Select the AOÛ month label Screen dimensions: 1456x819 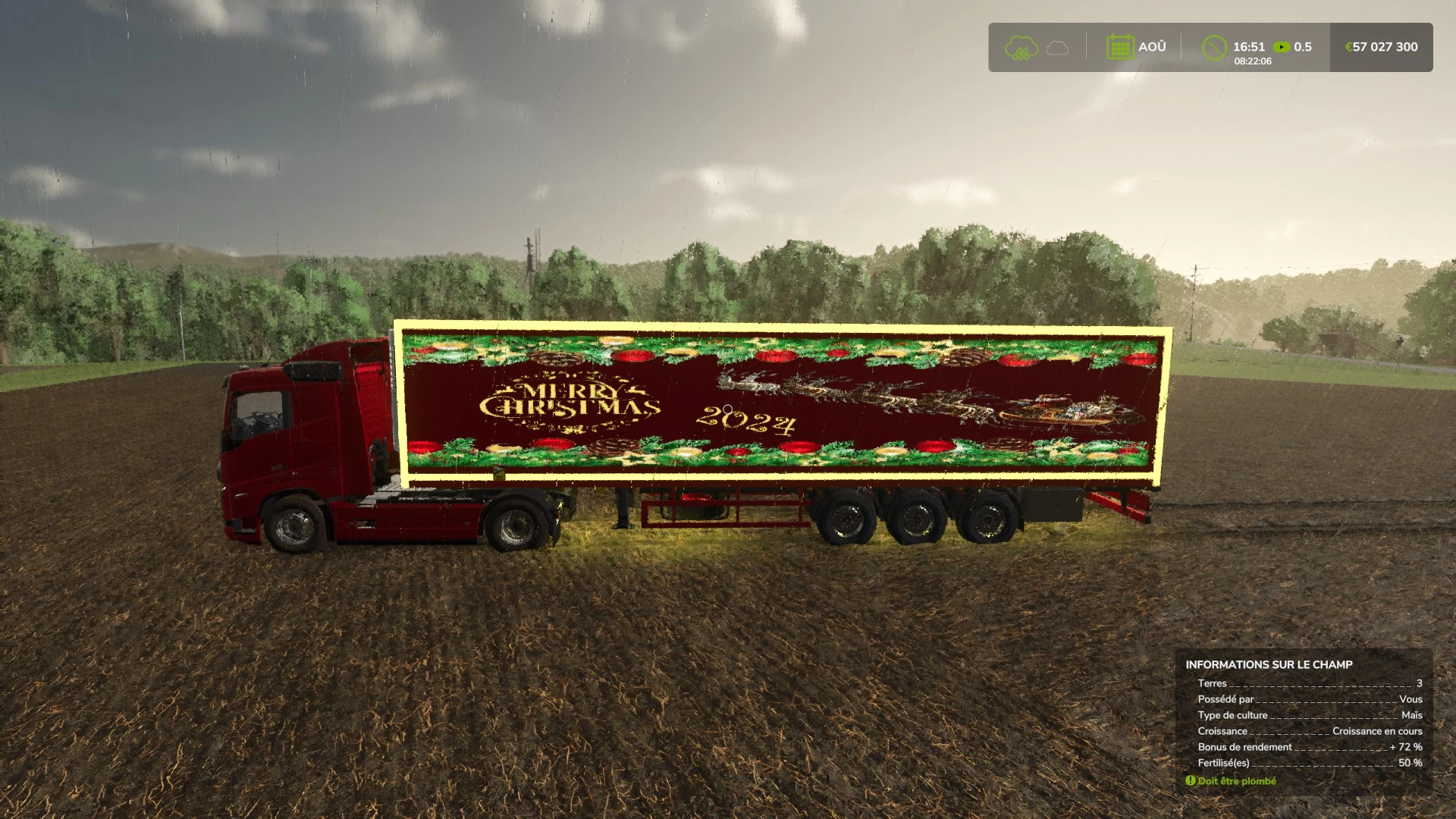pyautogui.click(x=1151, y=46)
